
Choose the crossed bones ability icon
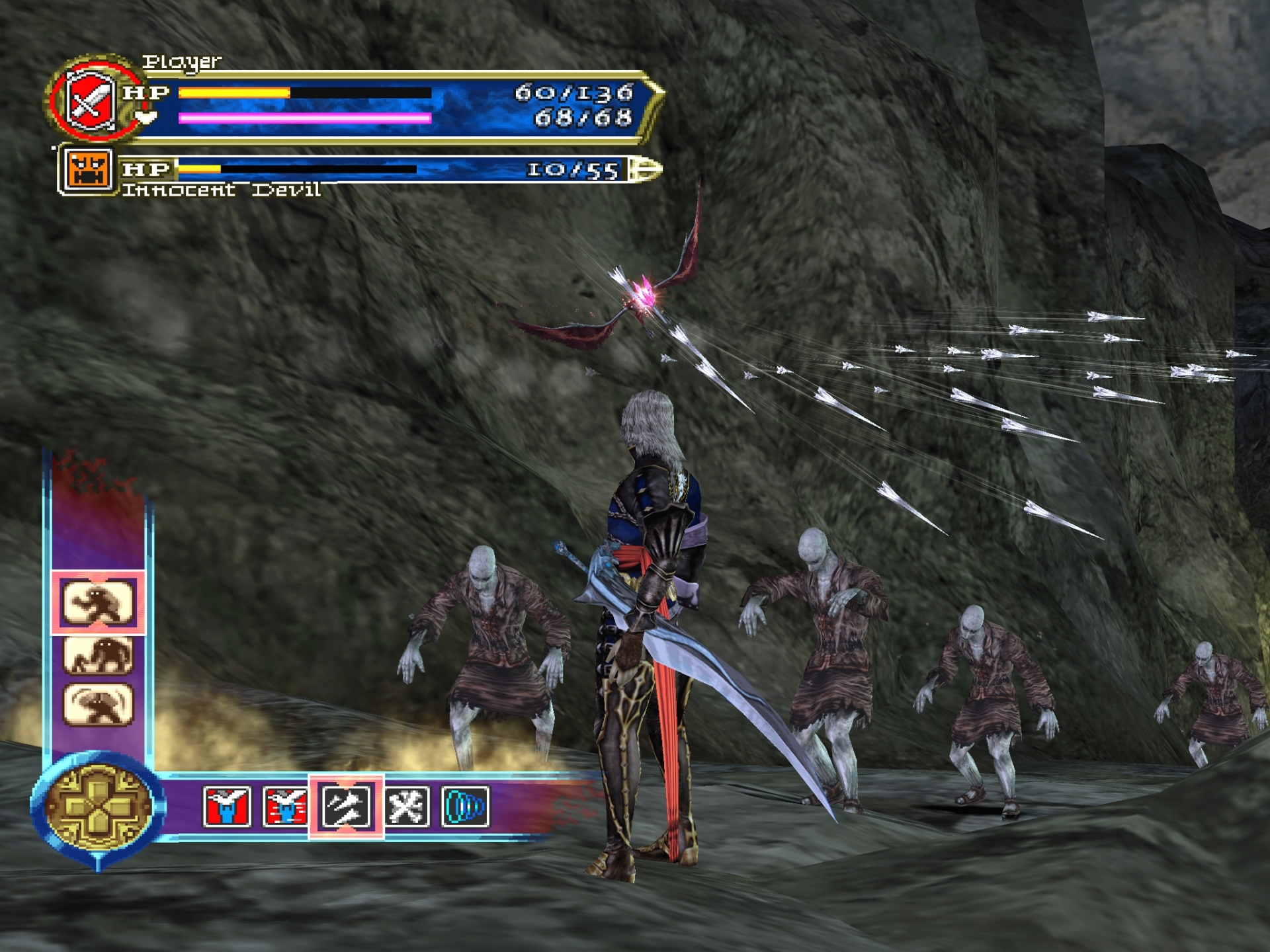point(406,807)
